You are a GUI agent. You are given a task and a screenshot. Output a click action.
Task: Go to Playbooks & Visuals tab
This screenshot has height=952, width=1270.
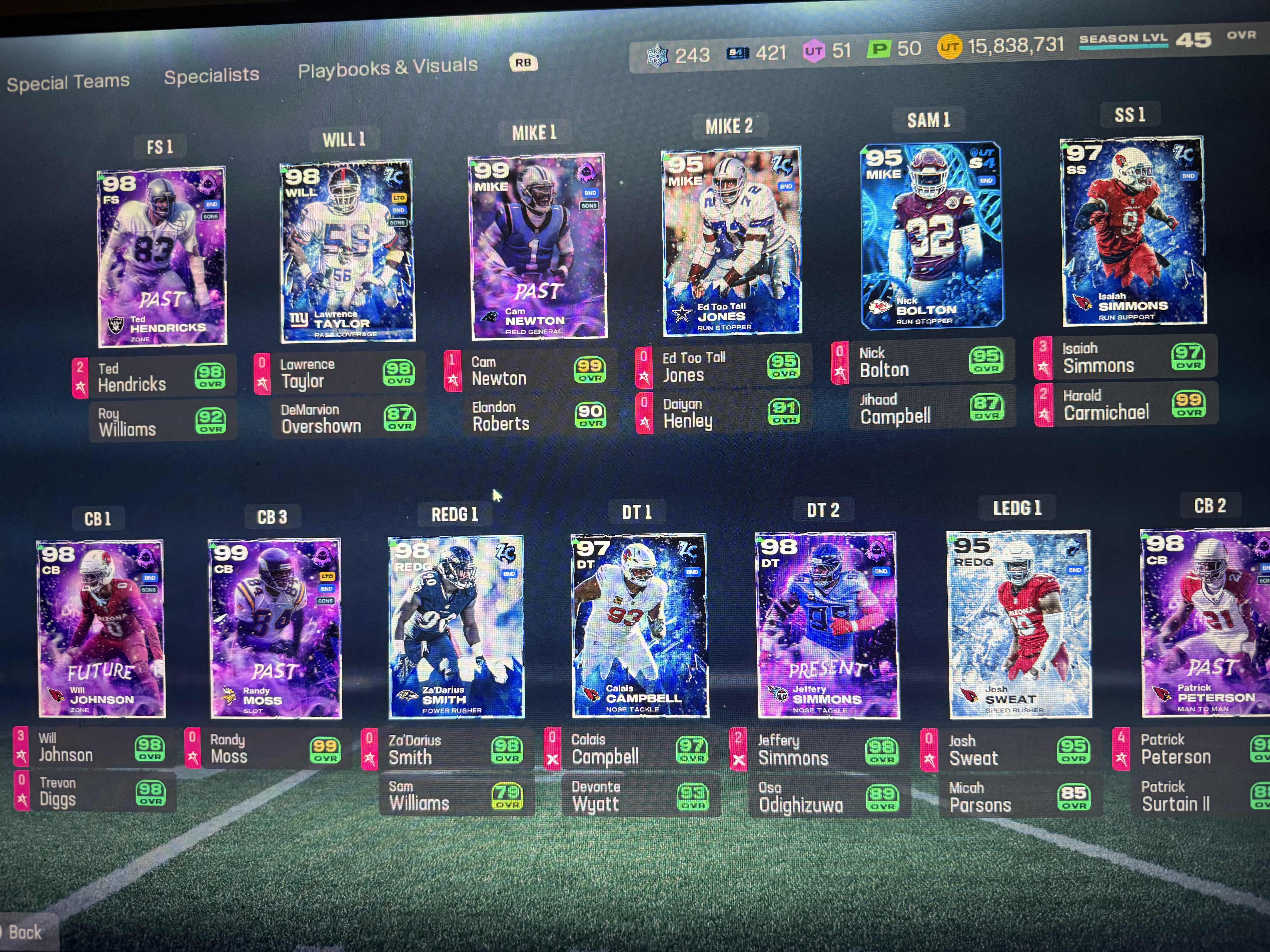point(388,68)
